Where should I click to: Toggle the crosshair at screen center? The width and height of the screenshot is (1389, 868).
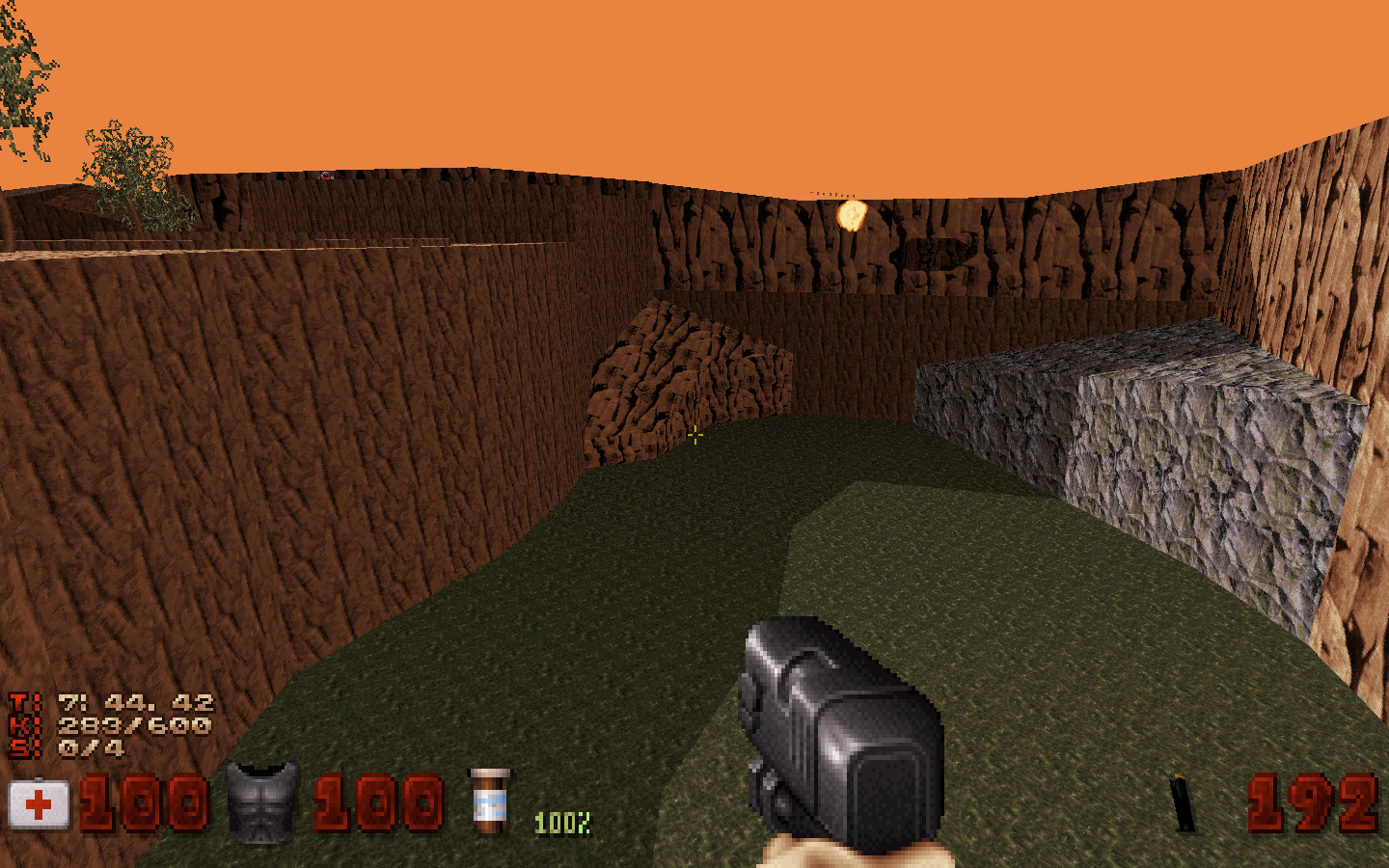coord(694,436)
